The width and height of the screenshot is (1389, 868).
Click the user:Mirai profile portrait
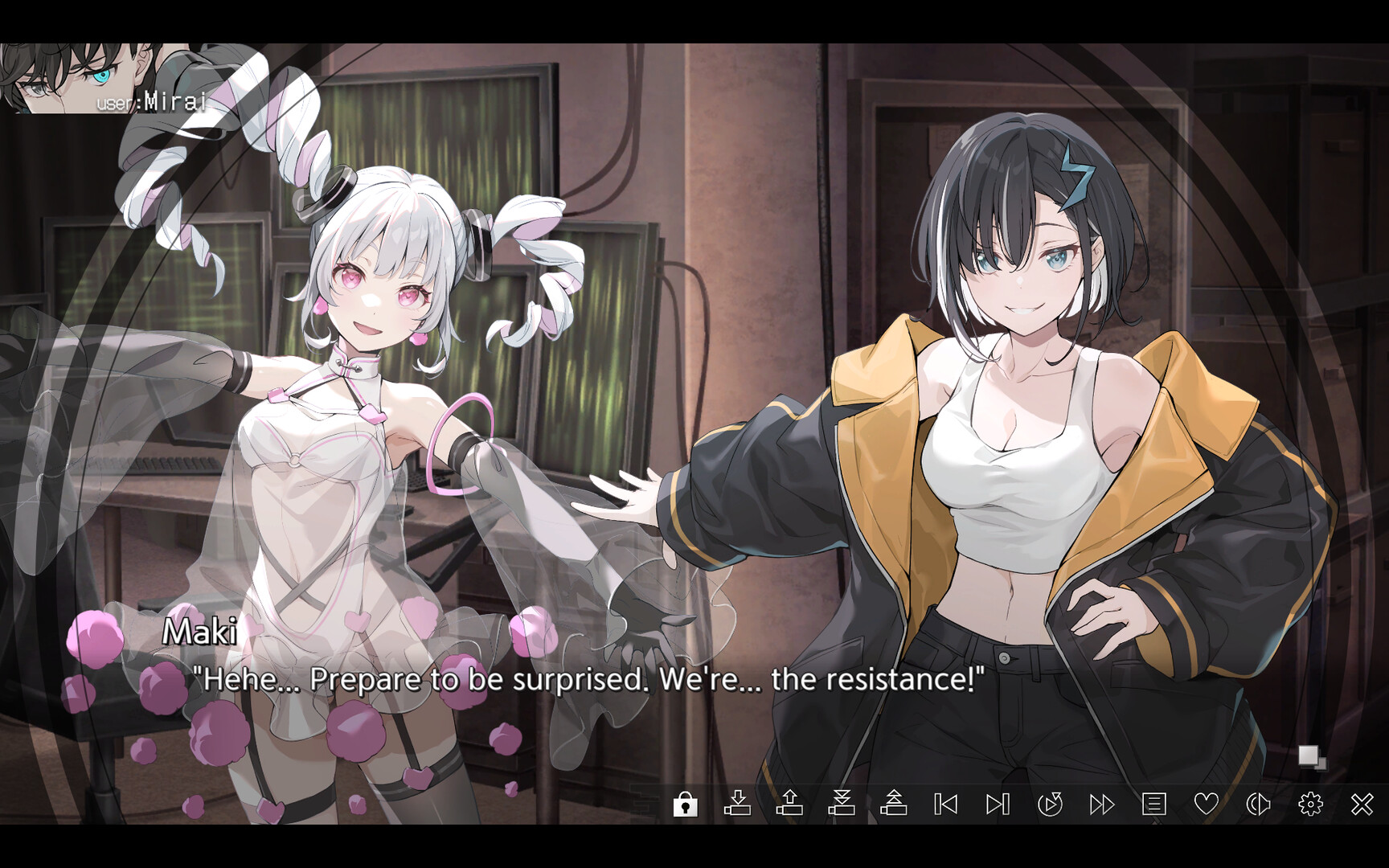[88, 76]
